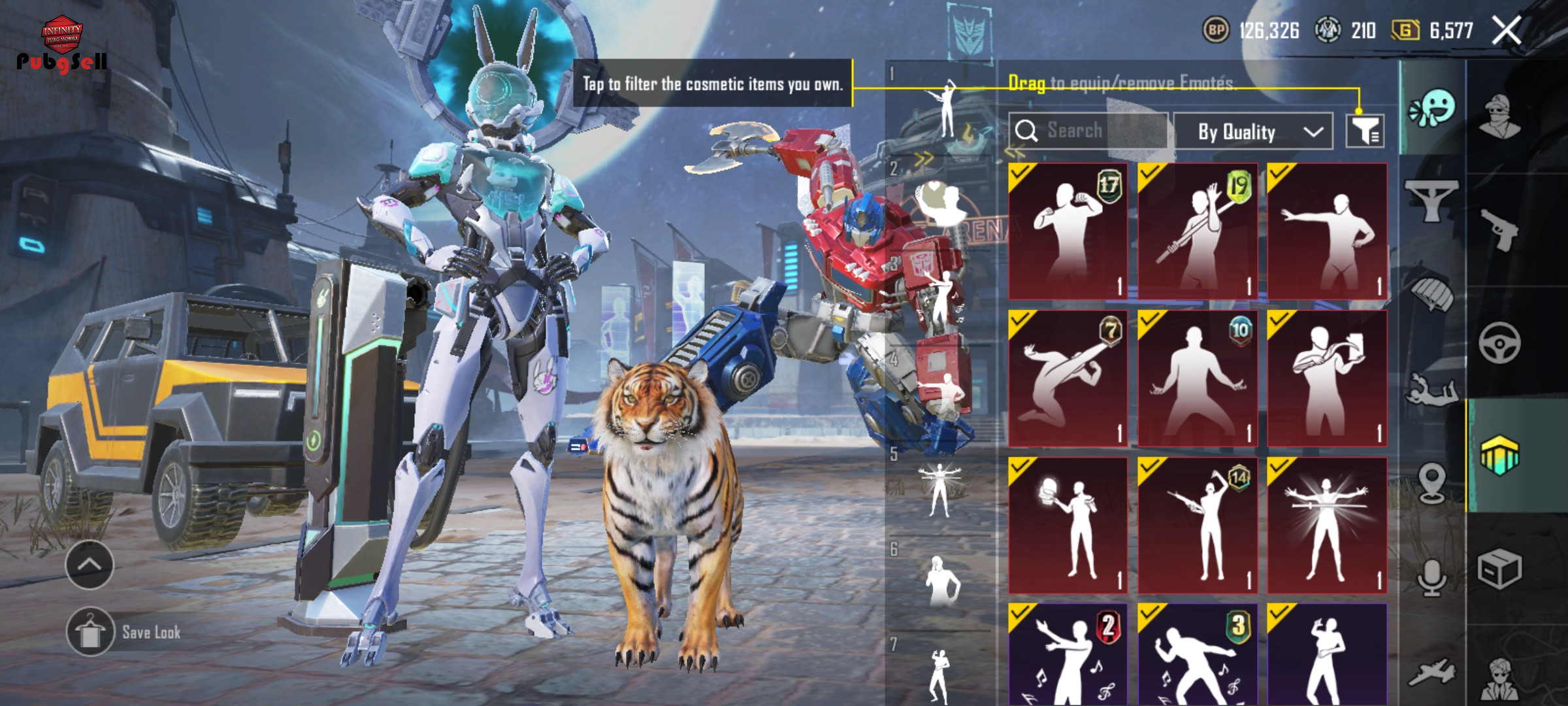Open the crate box tab
The image size is (1568, 706).
tap(1499, 569)
